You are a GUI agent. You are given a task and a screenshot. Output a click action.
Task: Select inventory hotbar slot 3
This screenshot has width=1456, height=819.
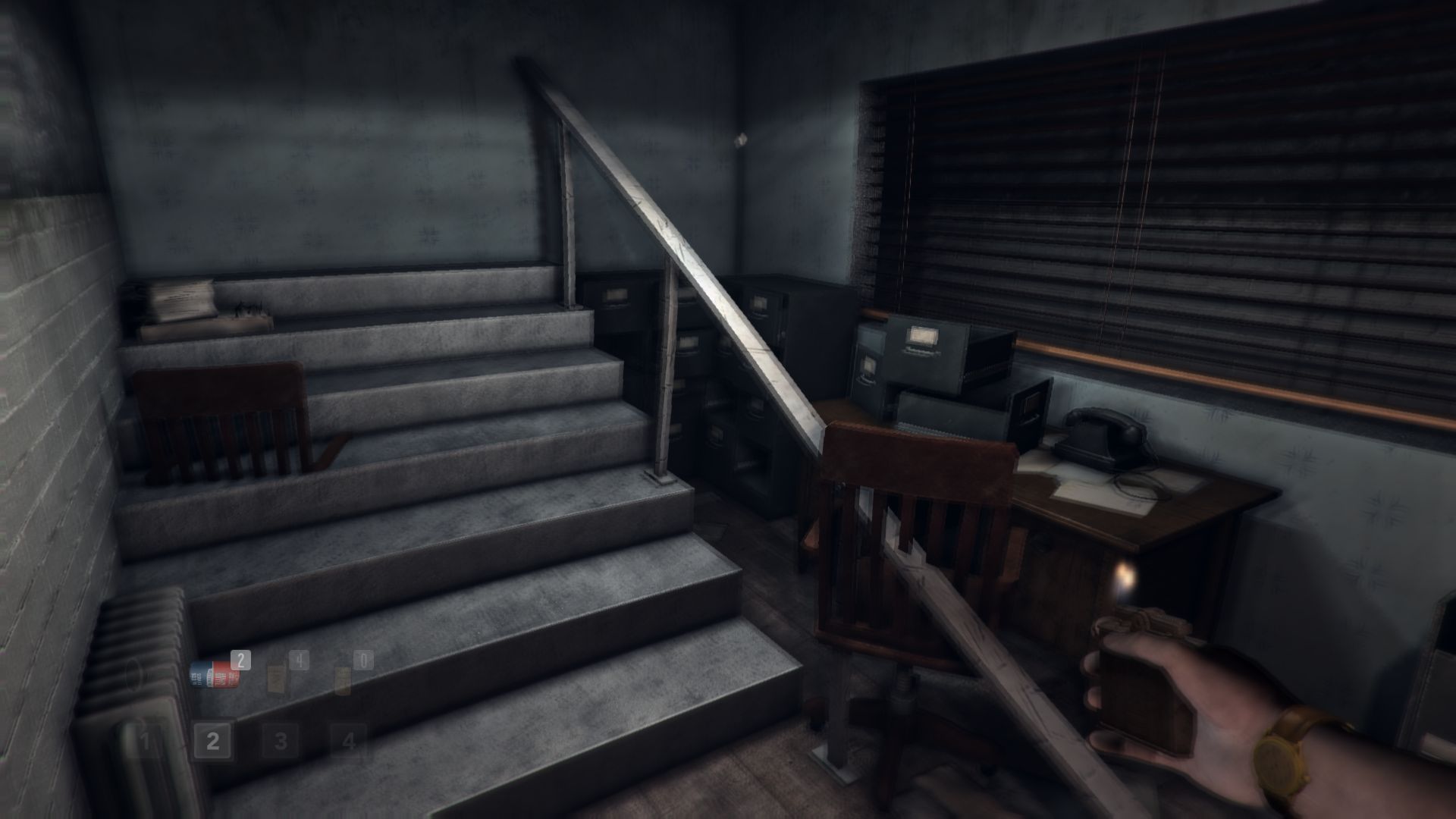point(281,742)
